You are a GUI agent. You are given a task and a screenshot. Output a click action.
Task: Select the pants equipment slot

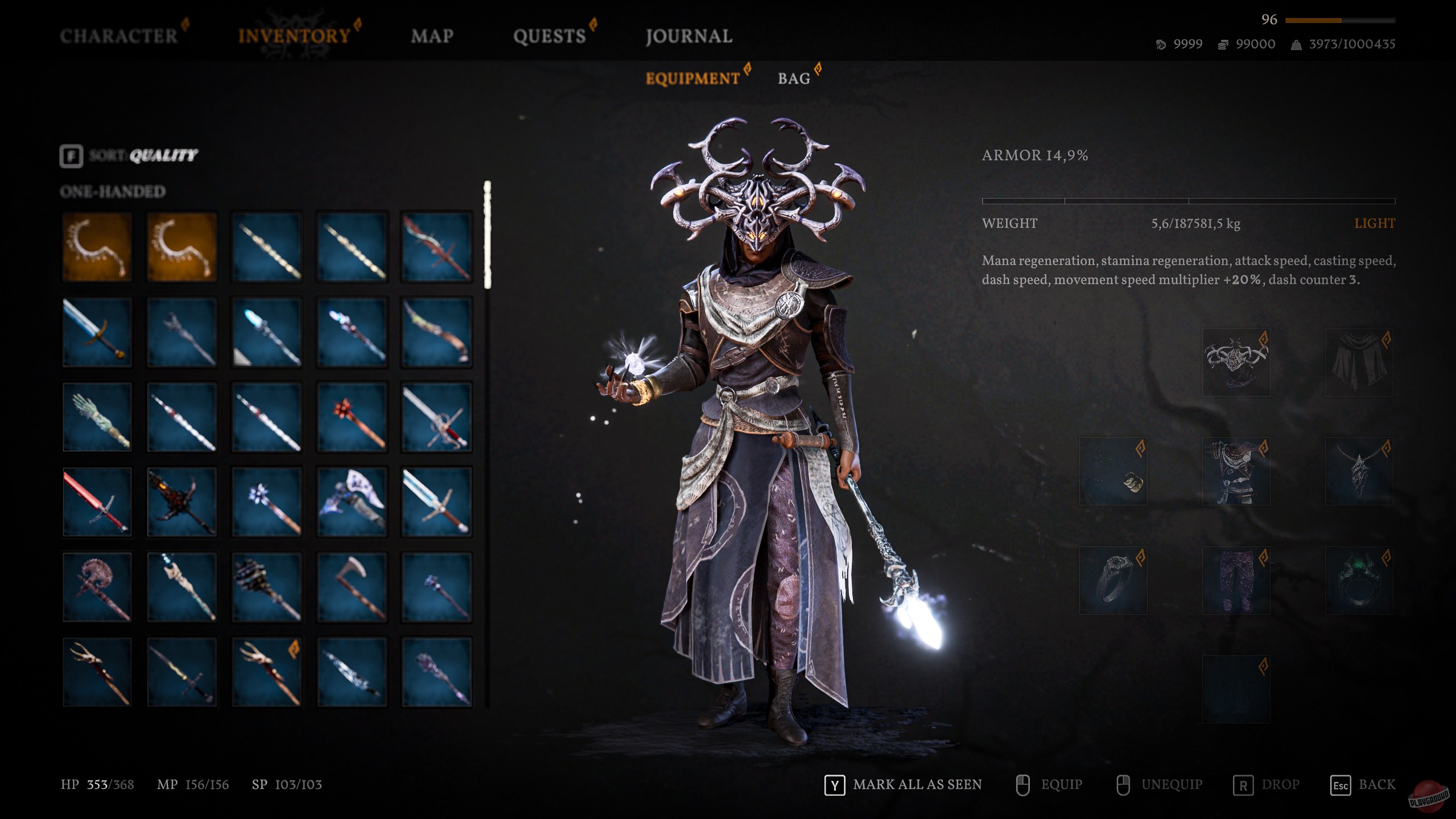1236,581
